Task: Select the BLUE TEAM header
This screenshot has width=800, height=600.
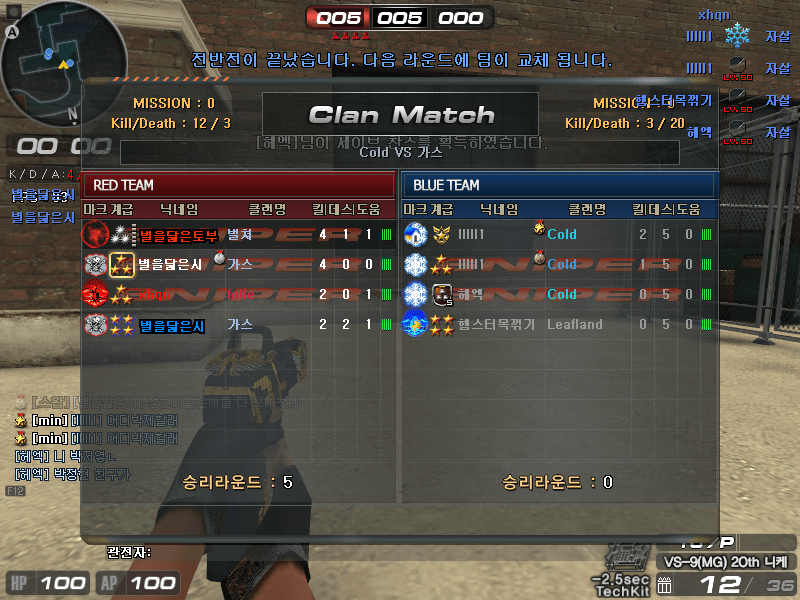Action: coord(560,185)
